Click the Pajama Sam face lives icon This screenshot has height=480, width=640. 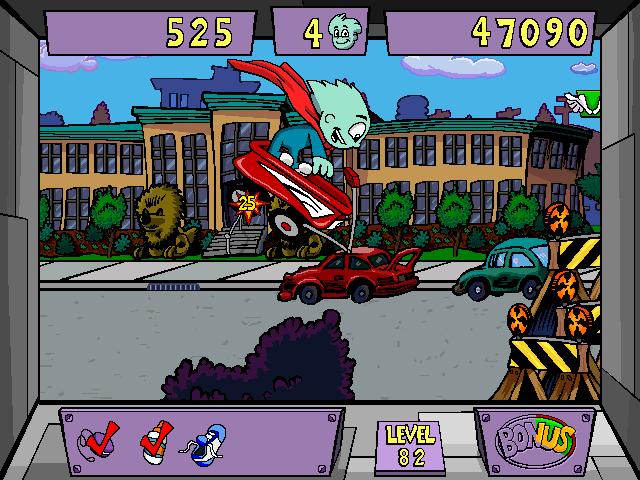point(345,35)
